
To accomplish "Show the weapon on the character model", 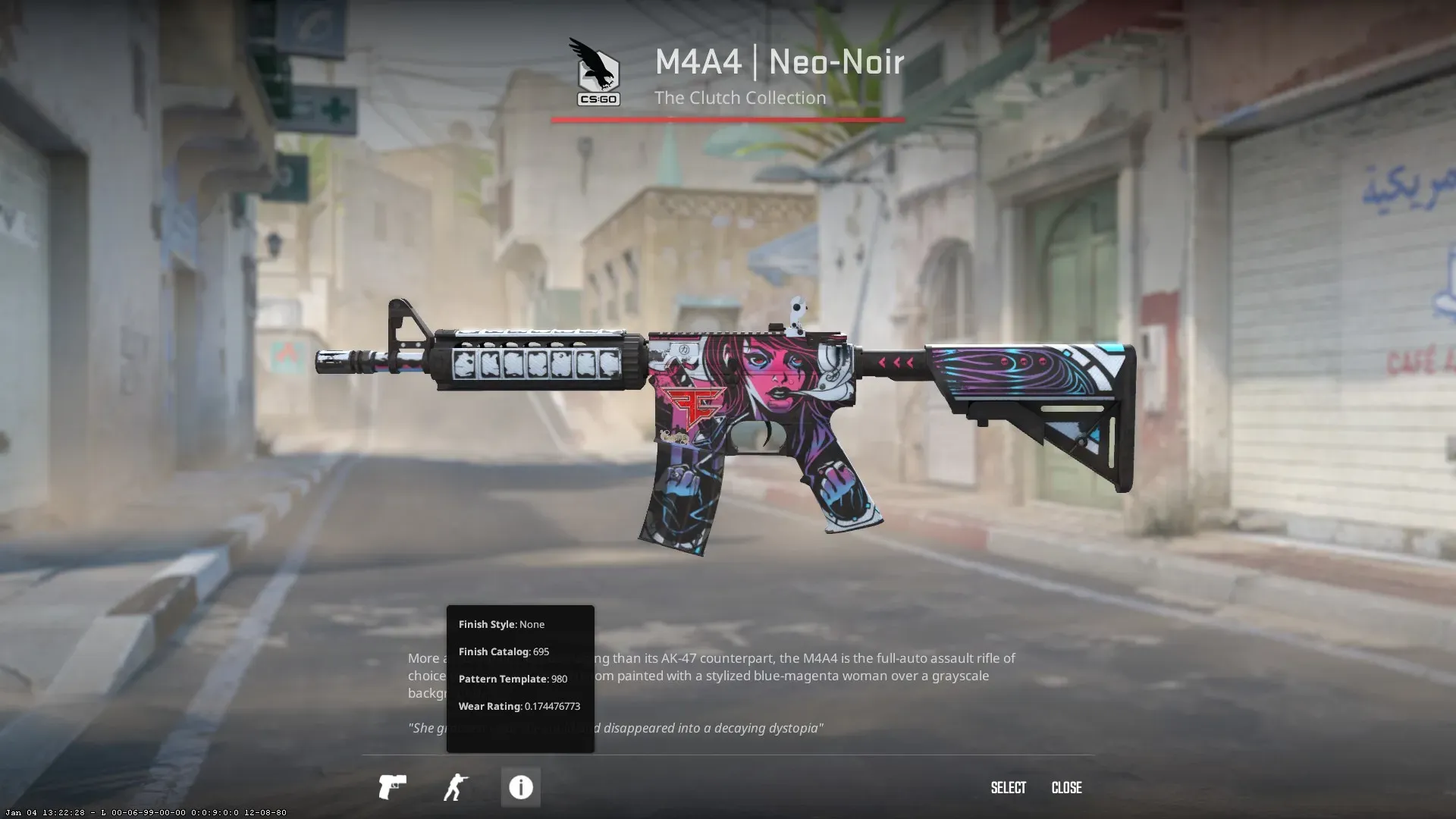I will [456, 787].
